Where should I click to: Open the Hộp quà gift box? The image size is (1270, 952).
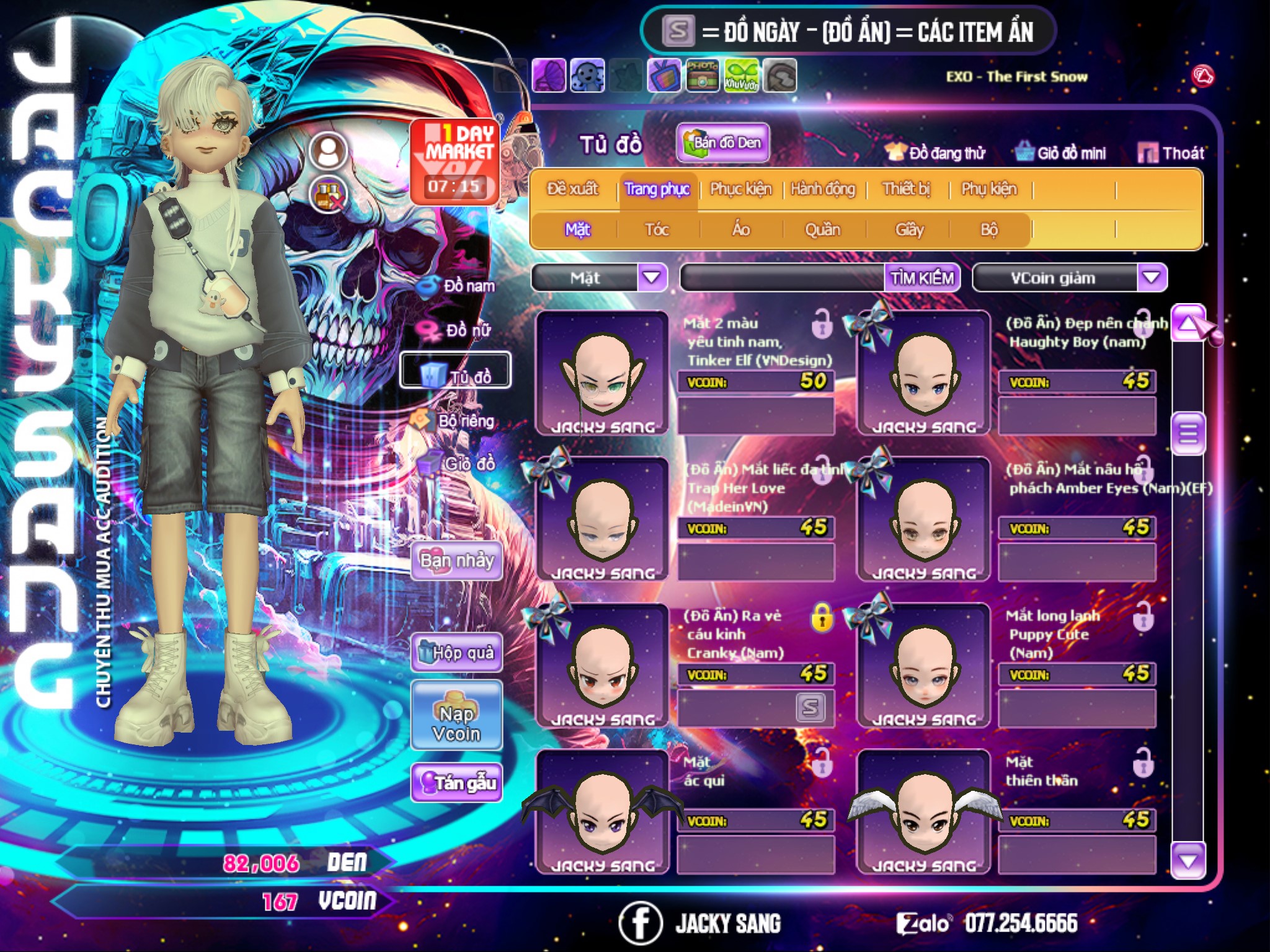click(456, 652)
